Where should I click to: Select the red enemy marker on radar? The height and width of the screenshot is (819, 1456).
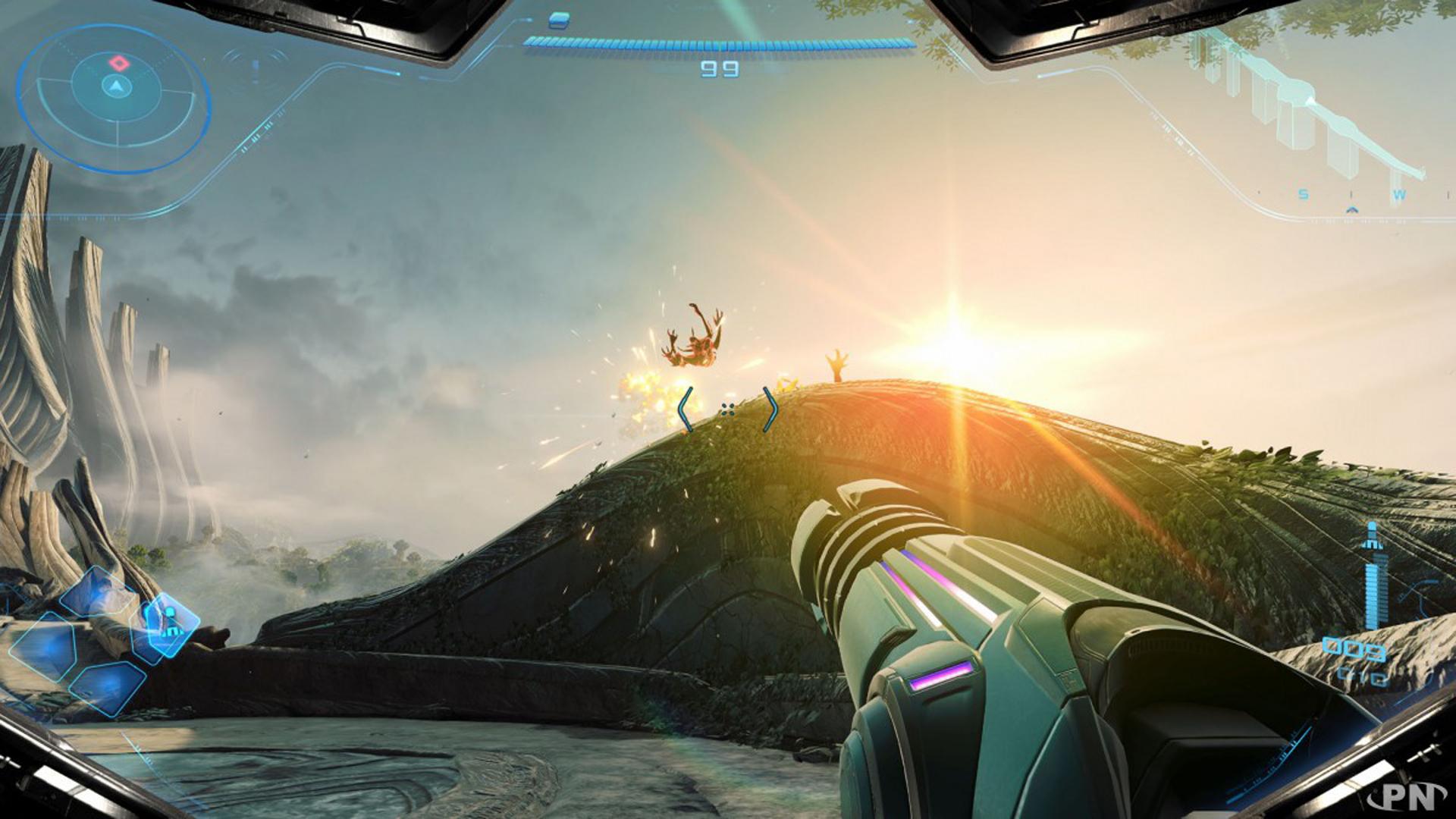pyautogui.click(x=118, y=62)
